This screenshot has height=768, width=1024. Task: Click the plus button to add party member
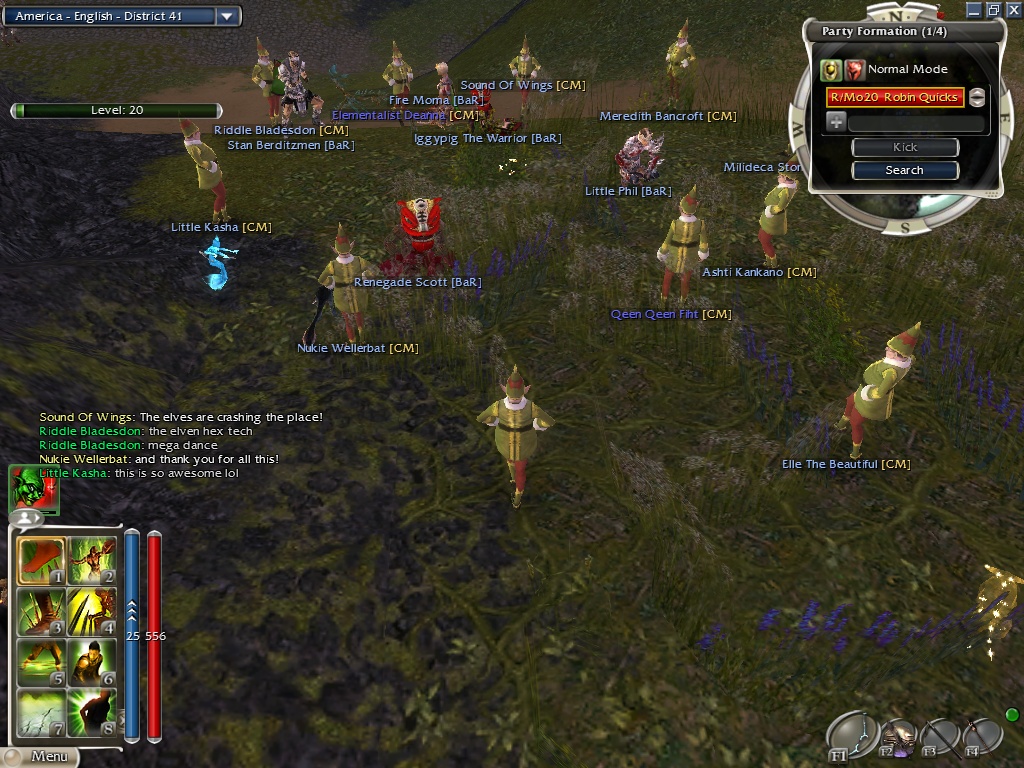[x=836, y=122]
